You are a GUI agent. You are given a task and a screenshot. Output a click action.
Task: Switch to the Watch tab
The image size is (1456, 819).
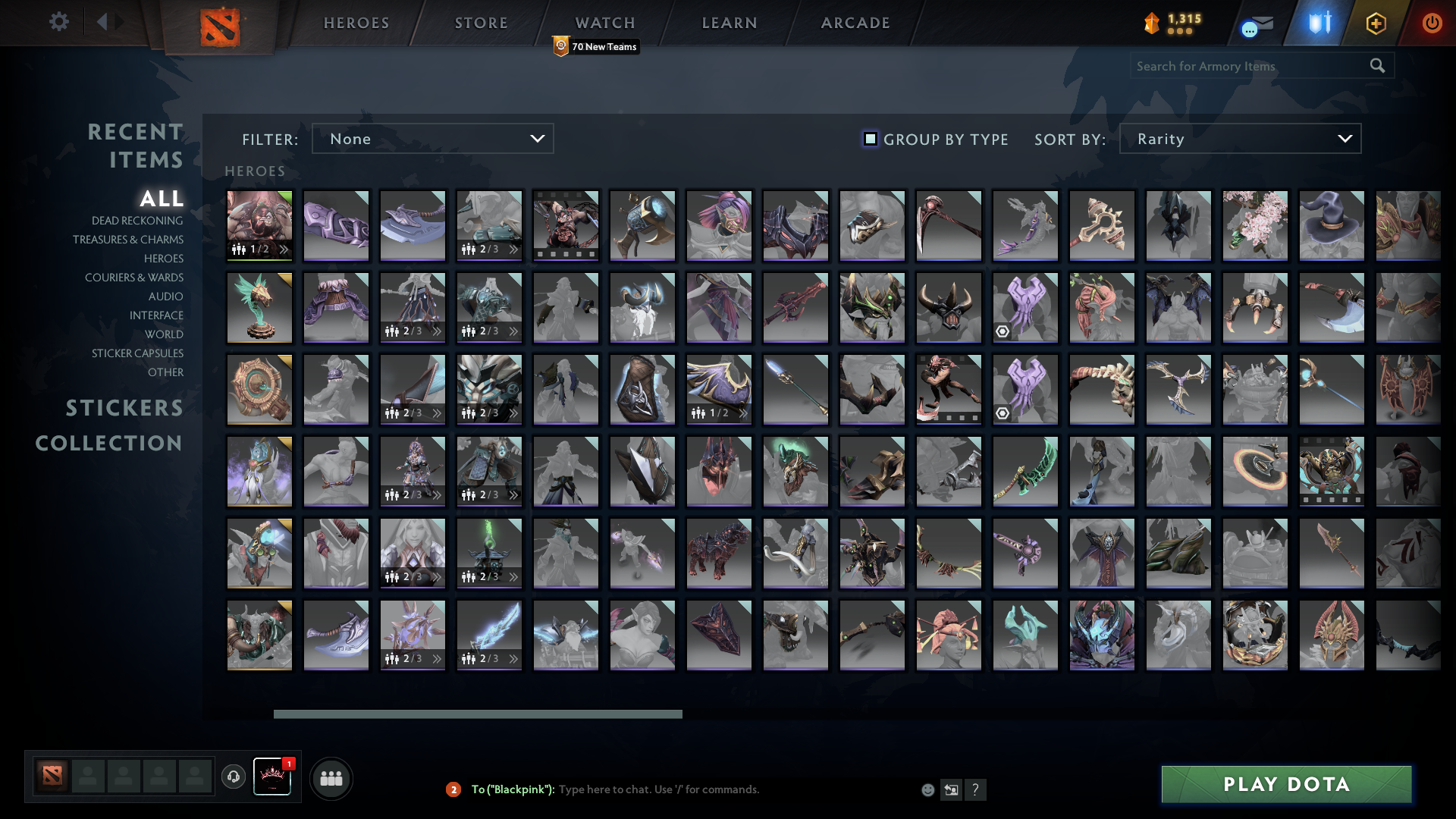(x=604, y=22)
